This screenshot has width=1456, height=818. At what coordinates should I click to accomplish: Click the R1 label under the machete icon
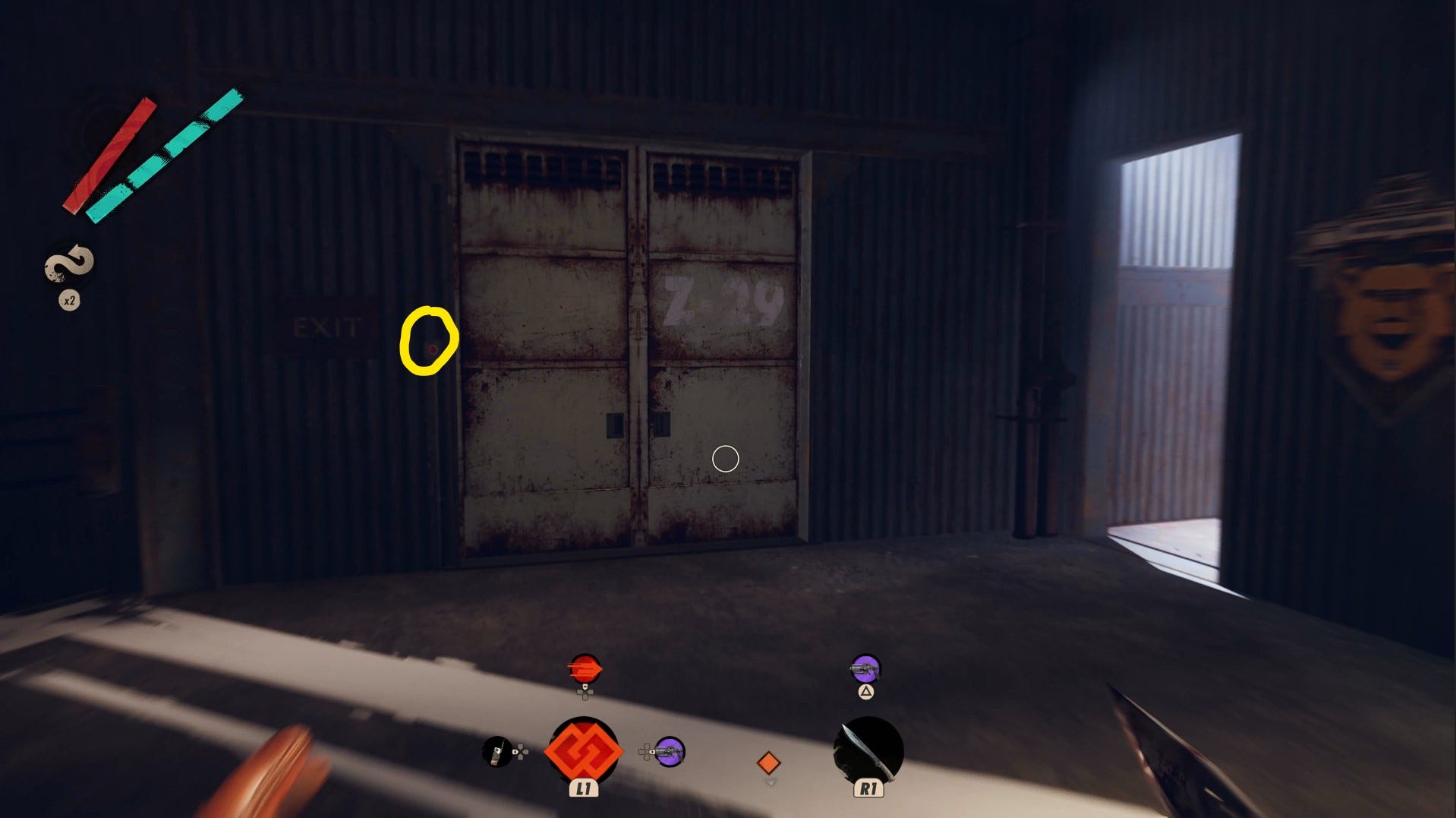[870, 789]
